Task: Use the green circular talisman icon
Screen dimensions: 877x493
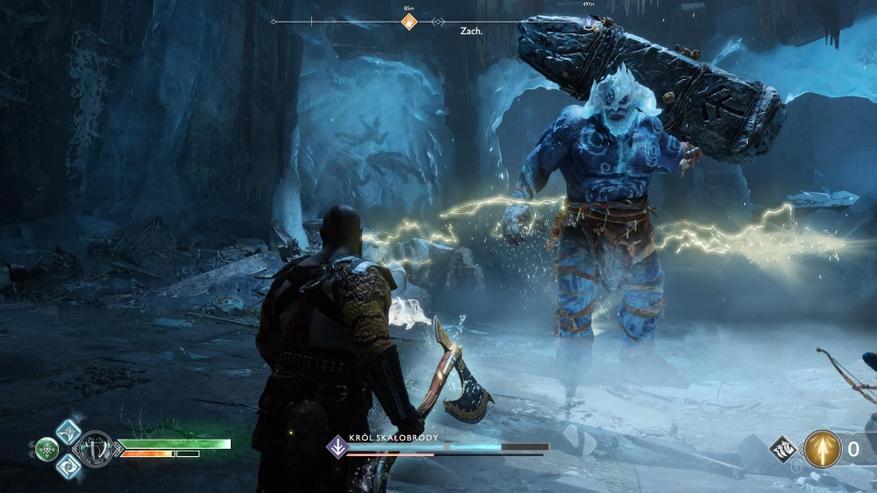Action: point(47,449)
